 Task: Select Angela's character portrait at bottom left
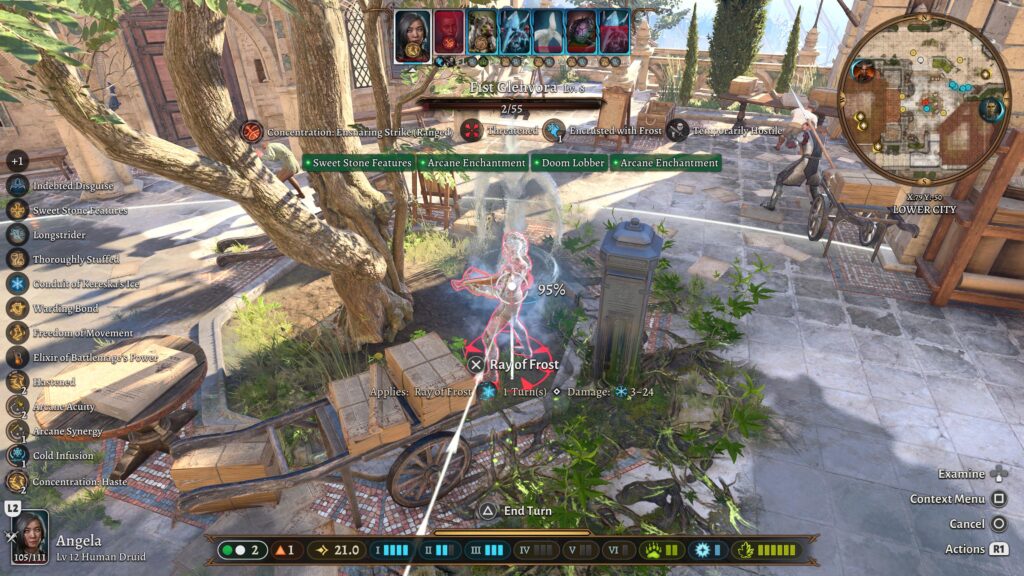point(30,536)
